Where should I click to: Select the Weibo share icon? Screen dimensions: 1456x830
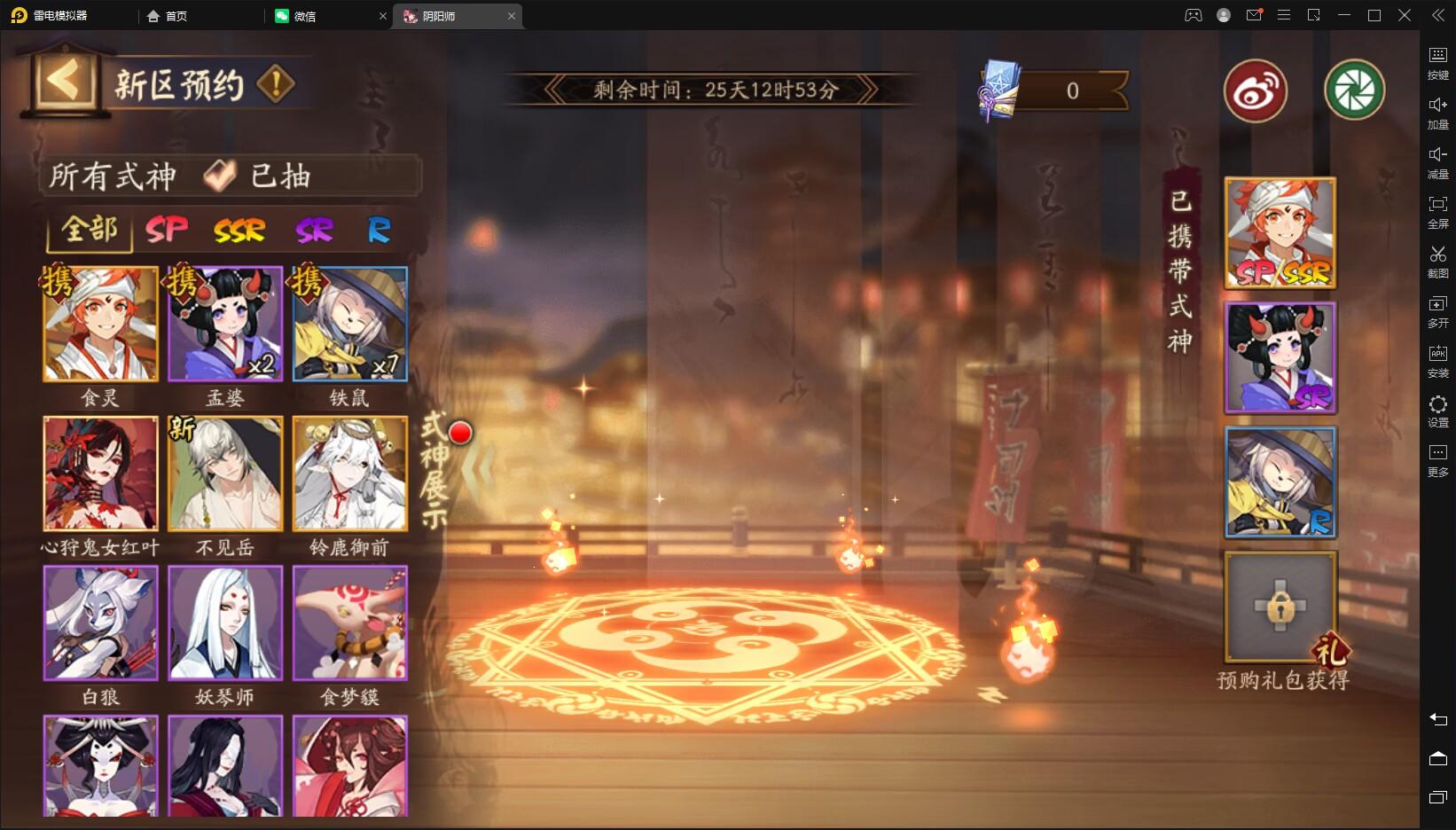(x=1255, y=91)
